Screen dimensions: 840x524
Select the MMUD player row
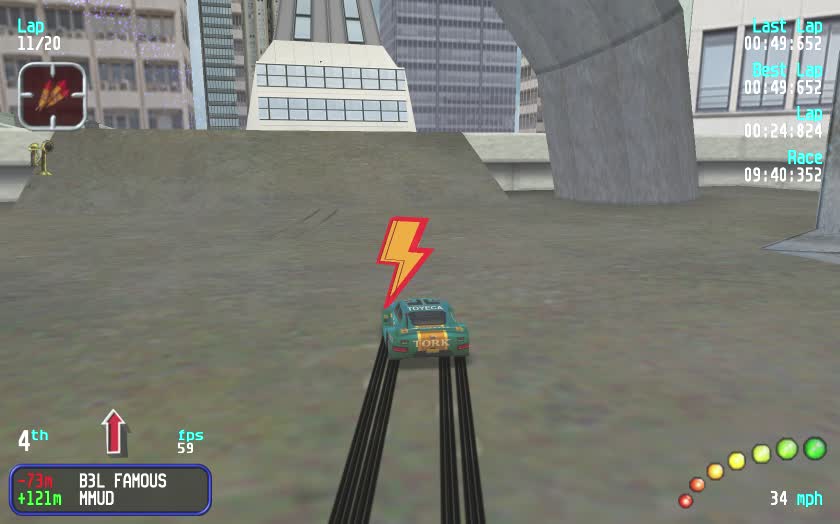point(110,498)
